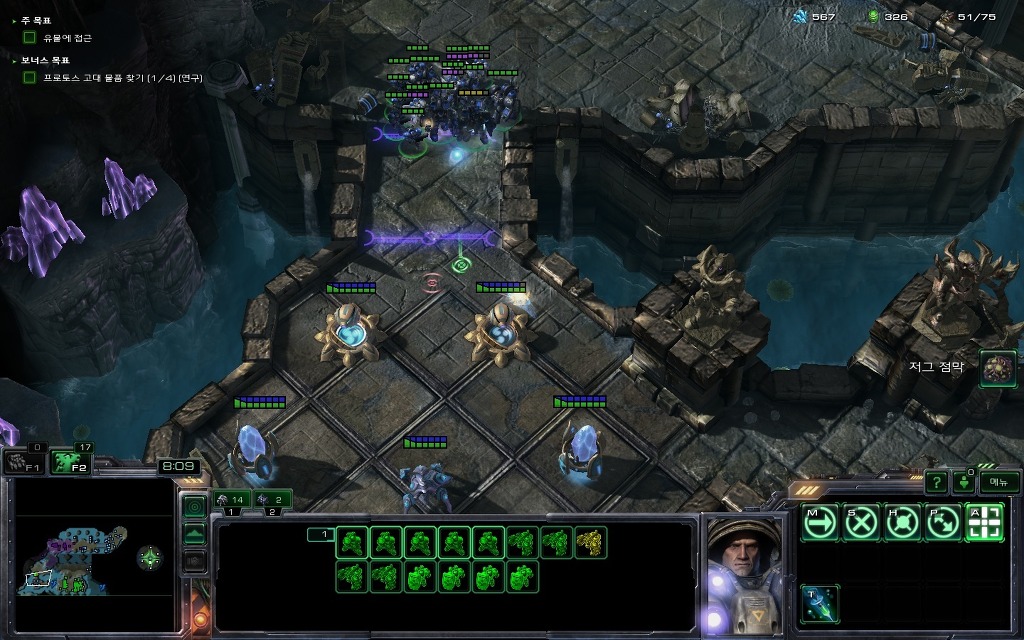The height and width of the screenshot is (640, 1024).
Task: Open the 저그 점막 creep notification icon
Action: (x=996, y=367)
